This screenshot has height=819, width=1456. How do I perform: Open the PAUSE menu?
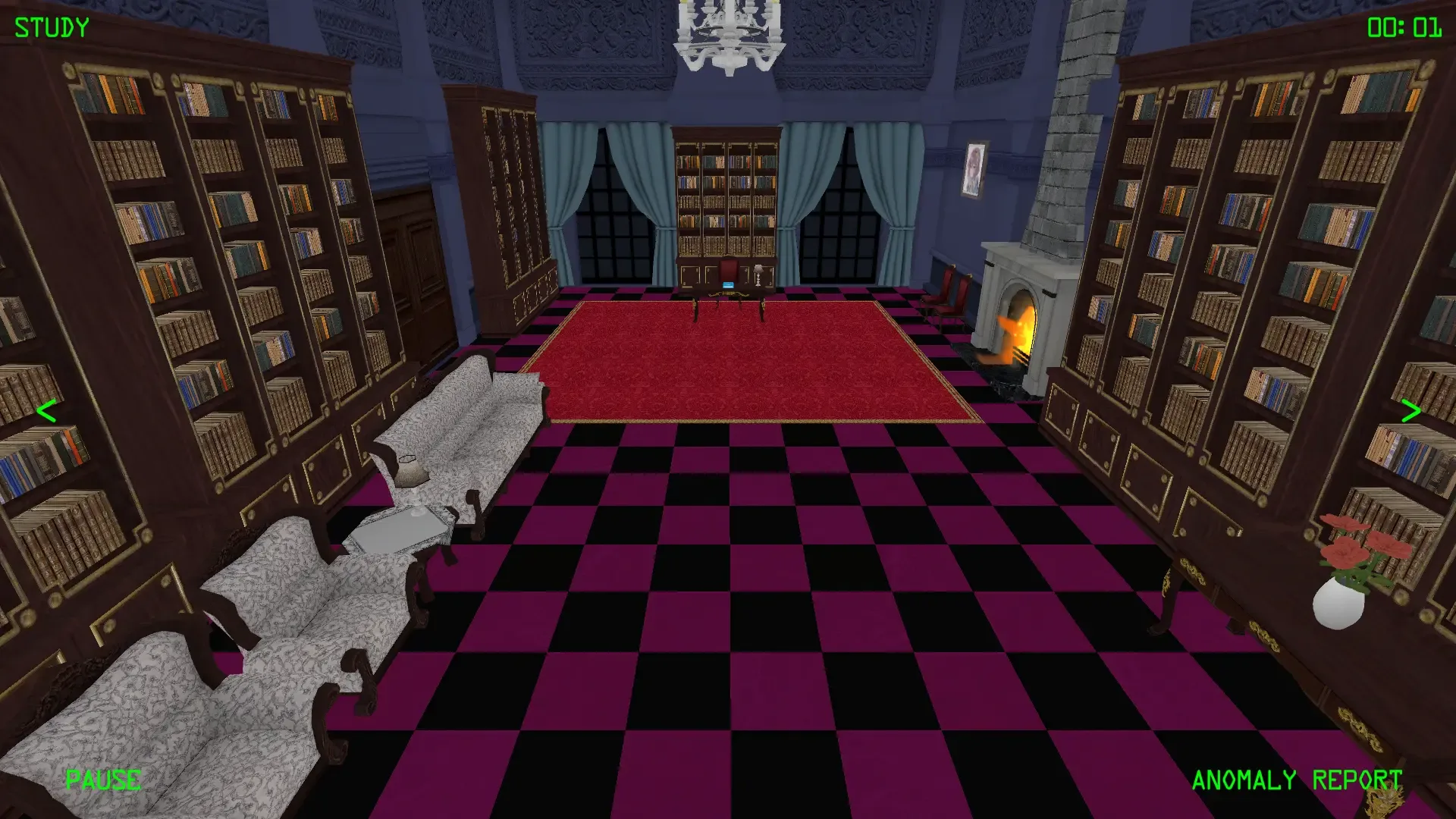102,779
